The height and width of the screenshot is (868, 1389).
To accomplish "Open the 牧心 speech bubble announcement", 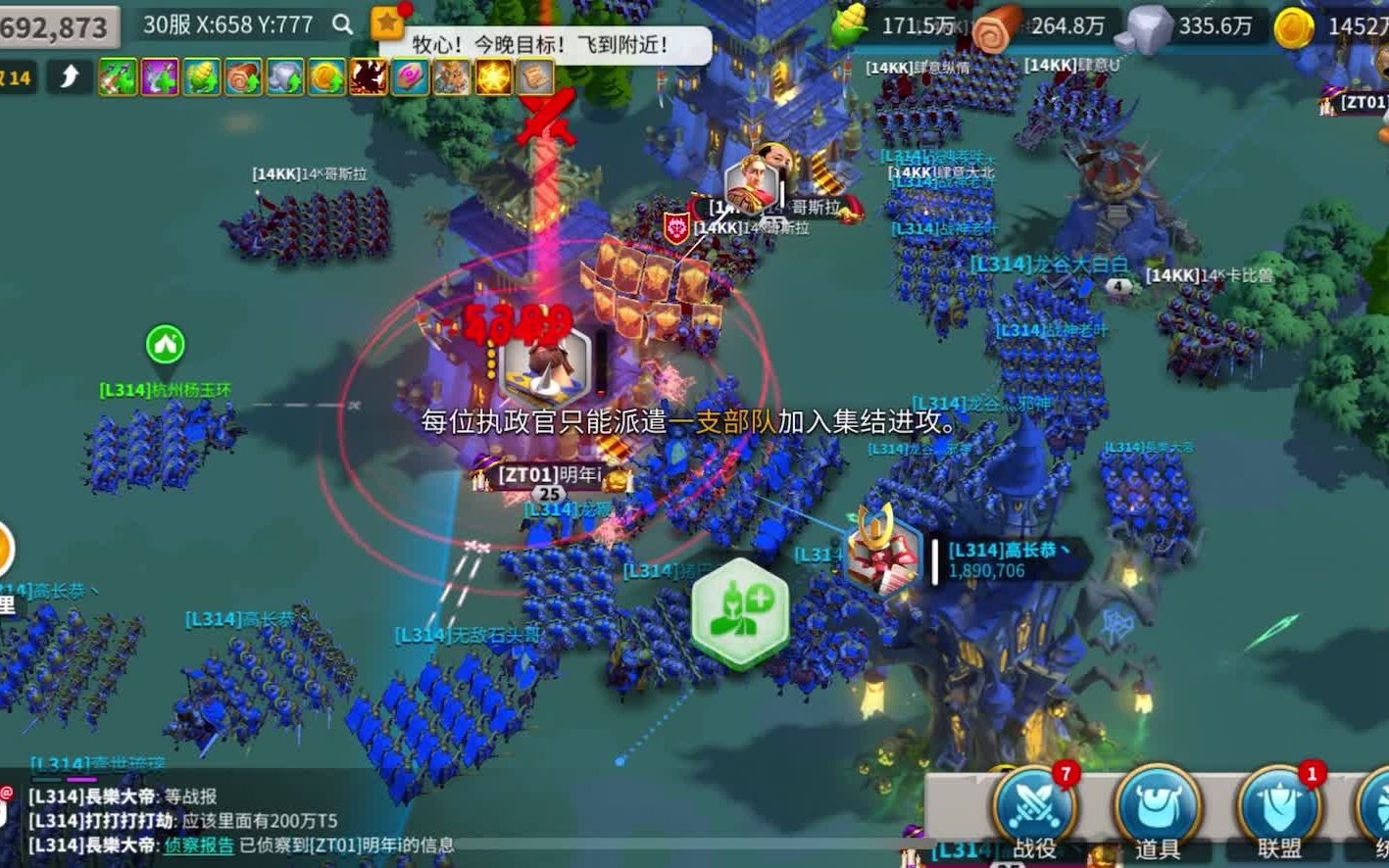I will pos(544,45).
